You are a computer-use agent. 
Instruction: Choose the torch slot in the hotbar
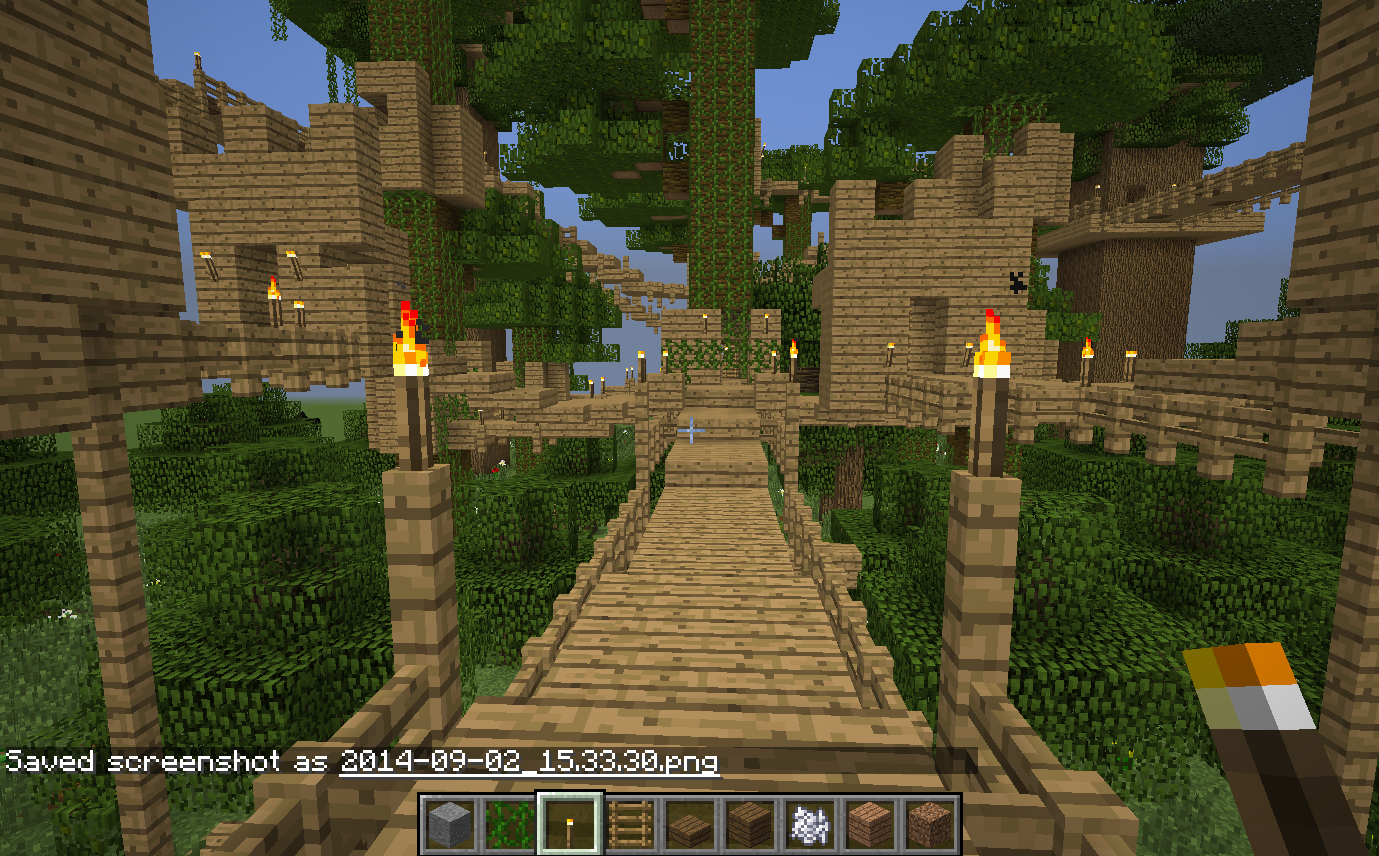point(569,825)
